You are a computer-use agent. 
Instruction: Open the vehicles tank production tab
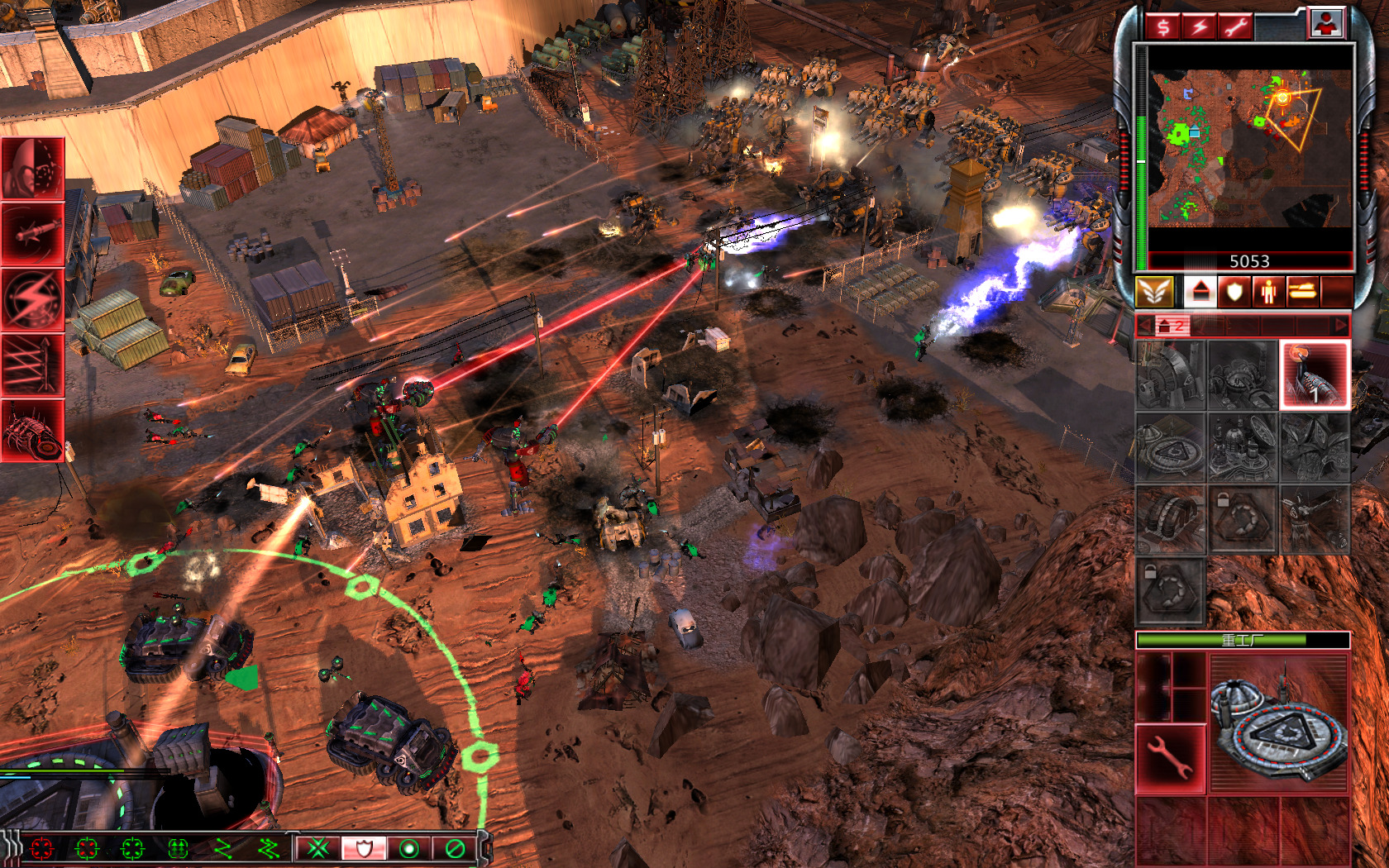[1302, 292]
